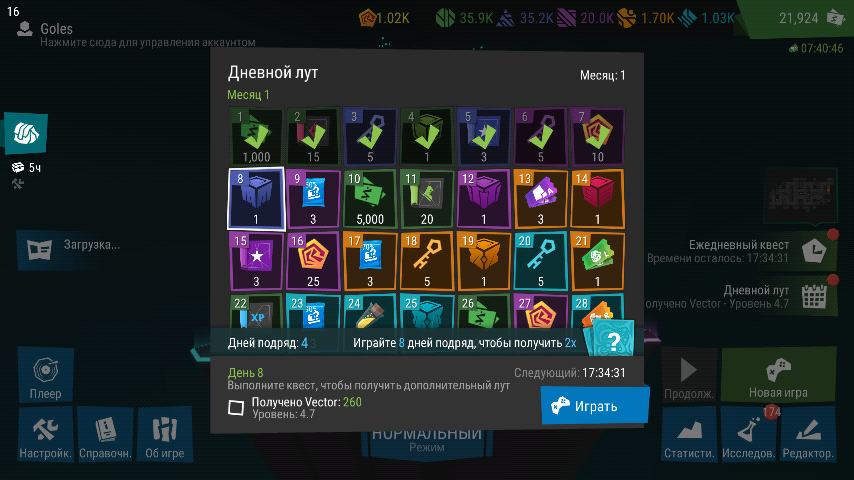Open the question mark help box
The width and height of the screenshot is (854, 480).
pyautogui.click(x=614, y=340)
